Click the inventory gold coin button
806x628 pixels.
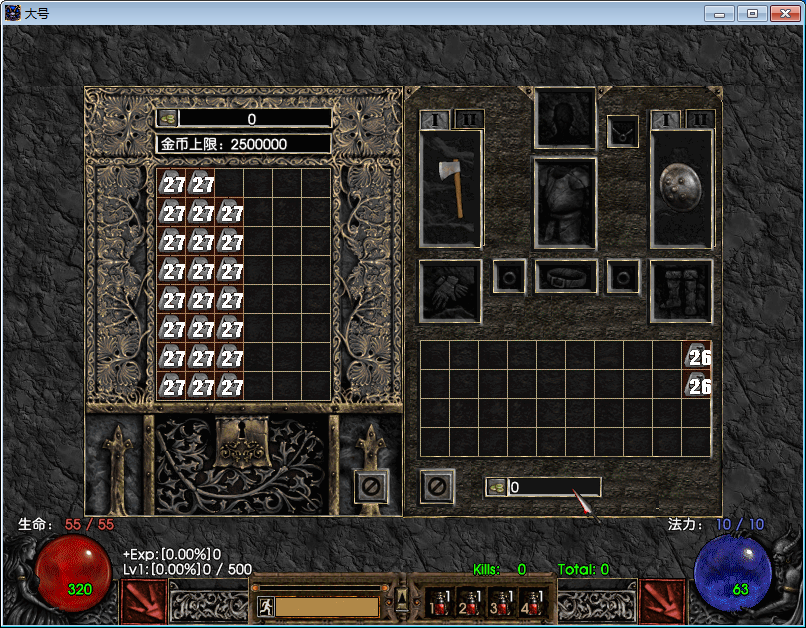click(496, 487)
